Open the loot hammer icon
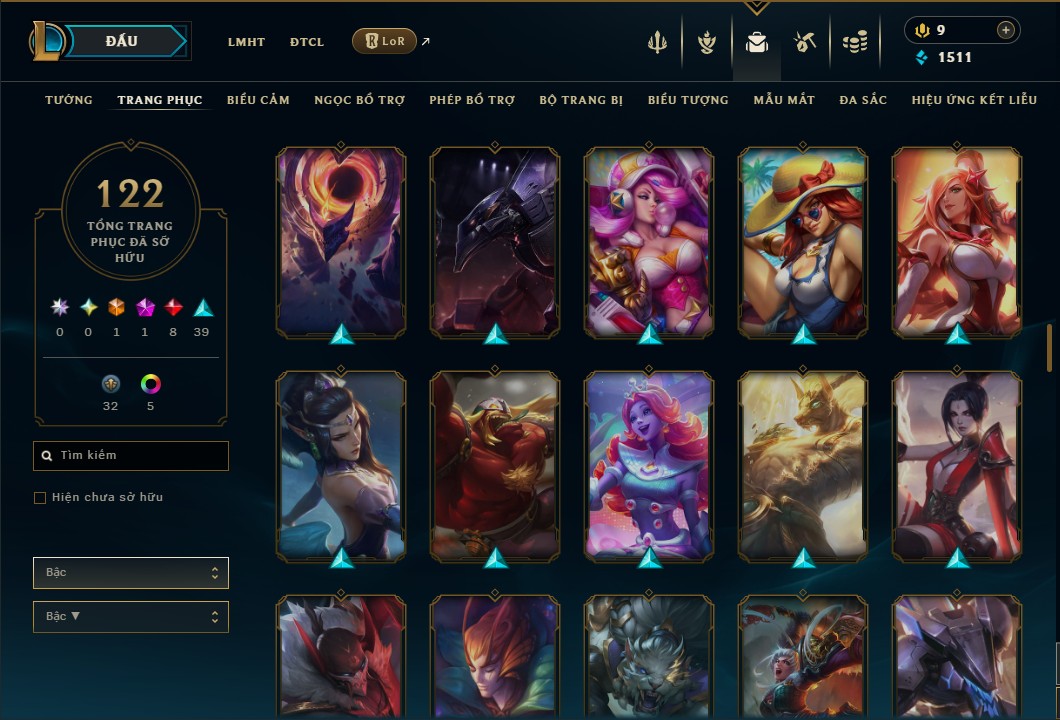Viewport: 1060px width, 720px height. pos(805,42)
